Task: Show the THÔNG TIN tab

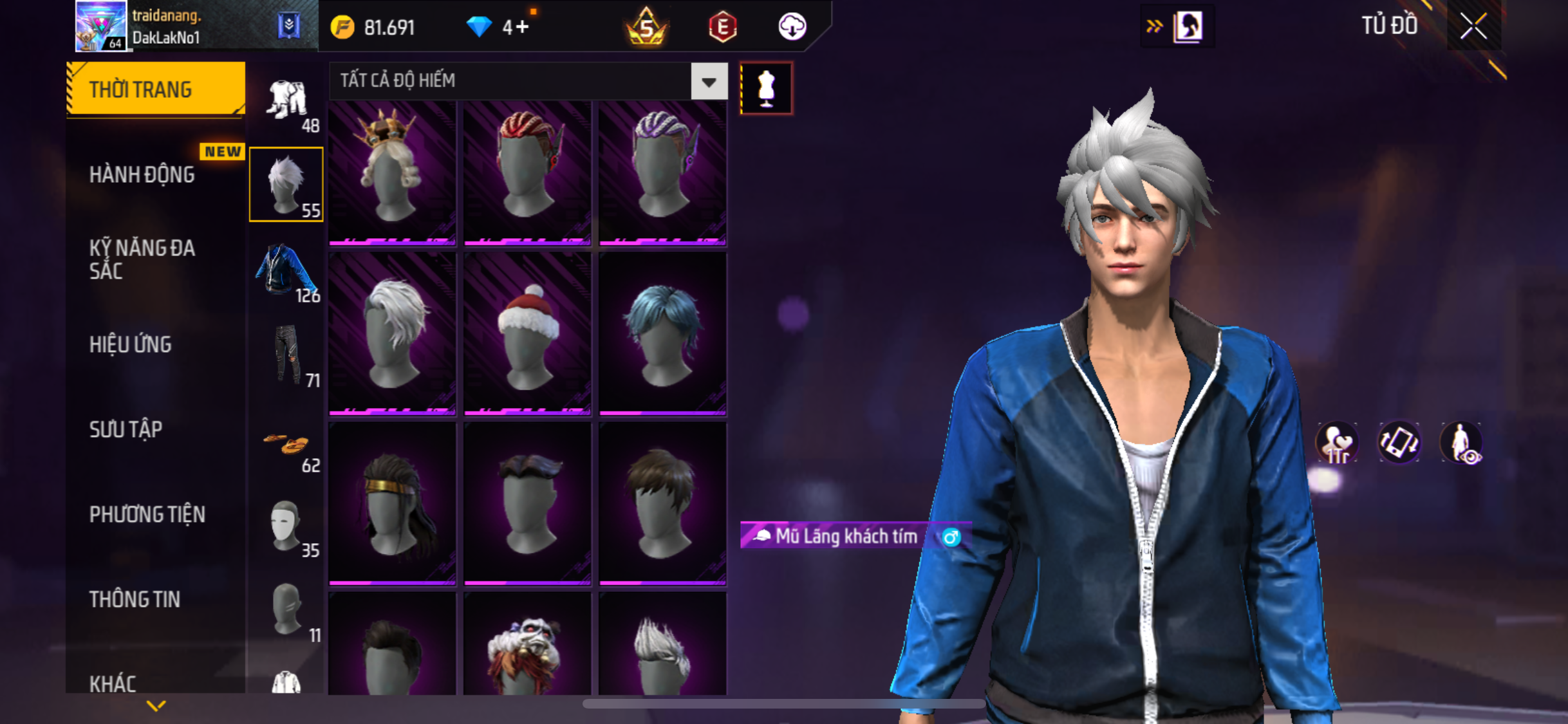Action: click(135, 599)
